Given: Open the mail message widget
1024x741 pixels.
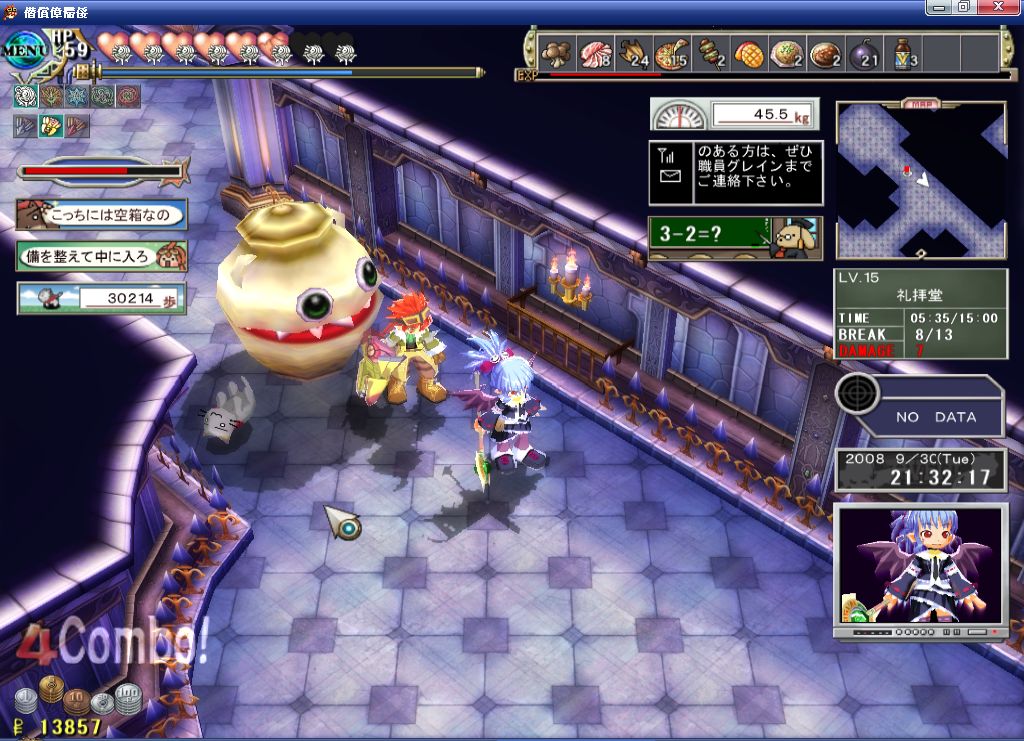Looking at the screenshot, I should [x=735, y=170].
